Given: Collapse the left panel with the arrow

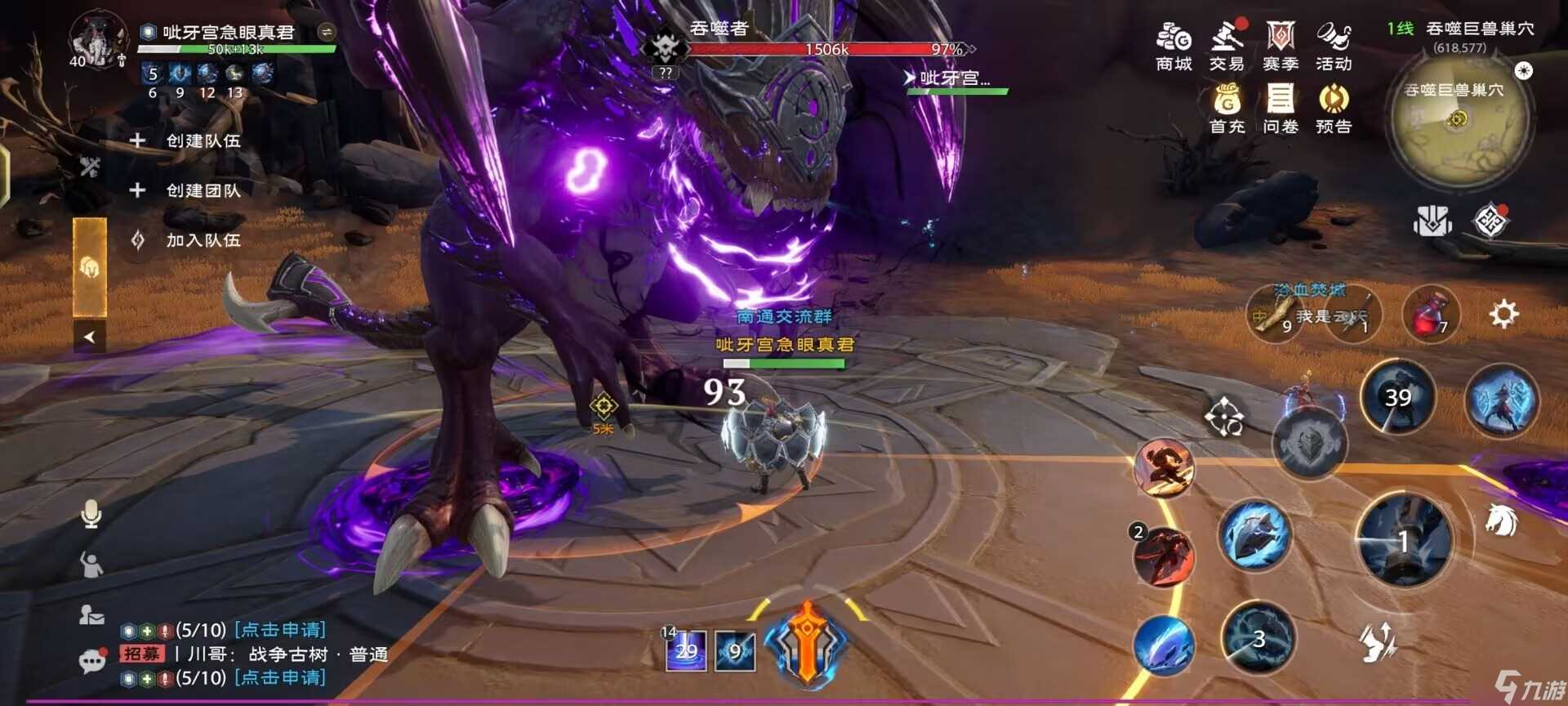Looking at the screenshot, I should coord(90,336).
